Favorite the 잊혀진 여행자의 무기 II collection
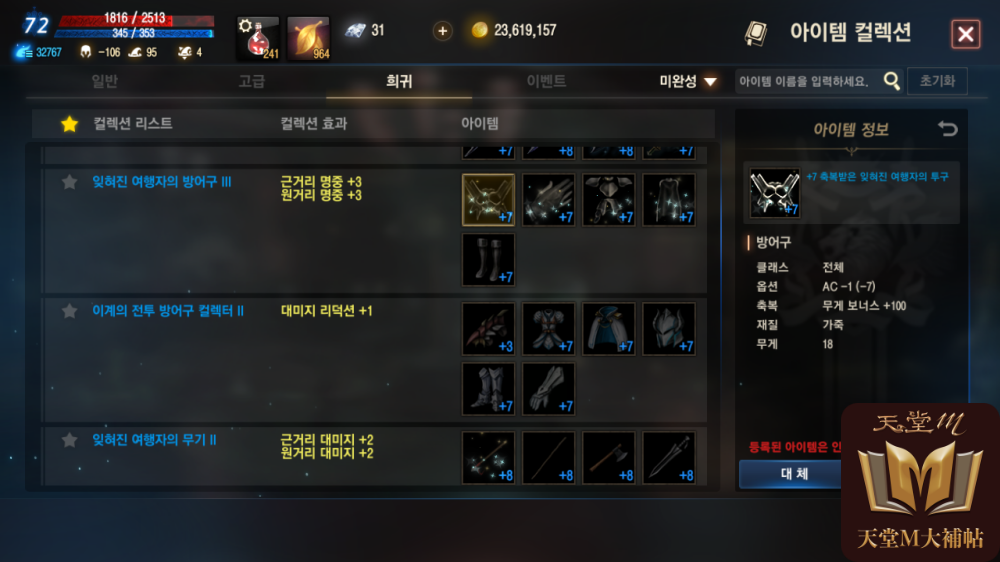 click(69, 440)
